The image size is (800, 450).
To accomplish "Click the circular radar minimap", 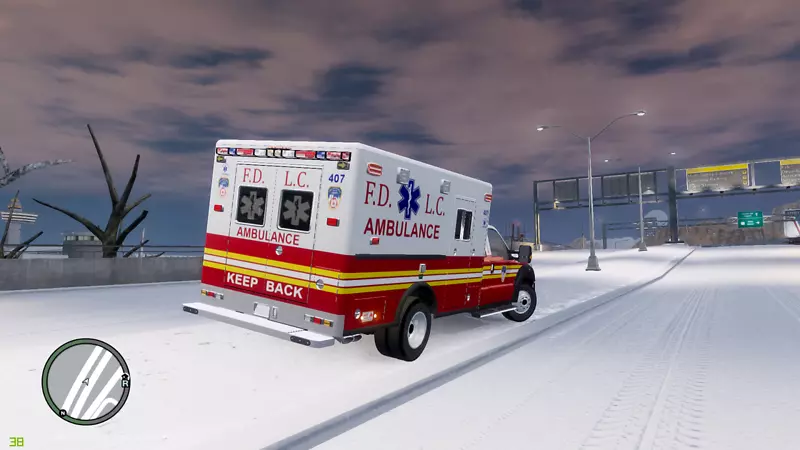I will click(x=86, y=381).
